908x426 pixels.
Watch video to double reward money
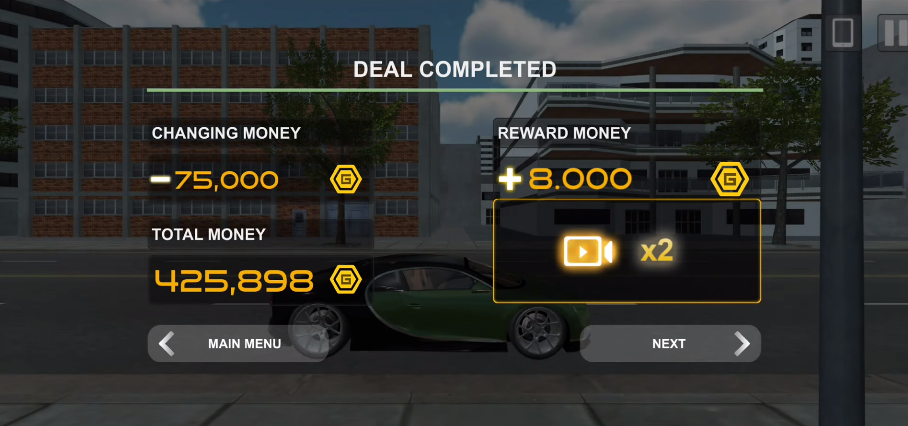[627, 251]
